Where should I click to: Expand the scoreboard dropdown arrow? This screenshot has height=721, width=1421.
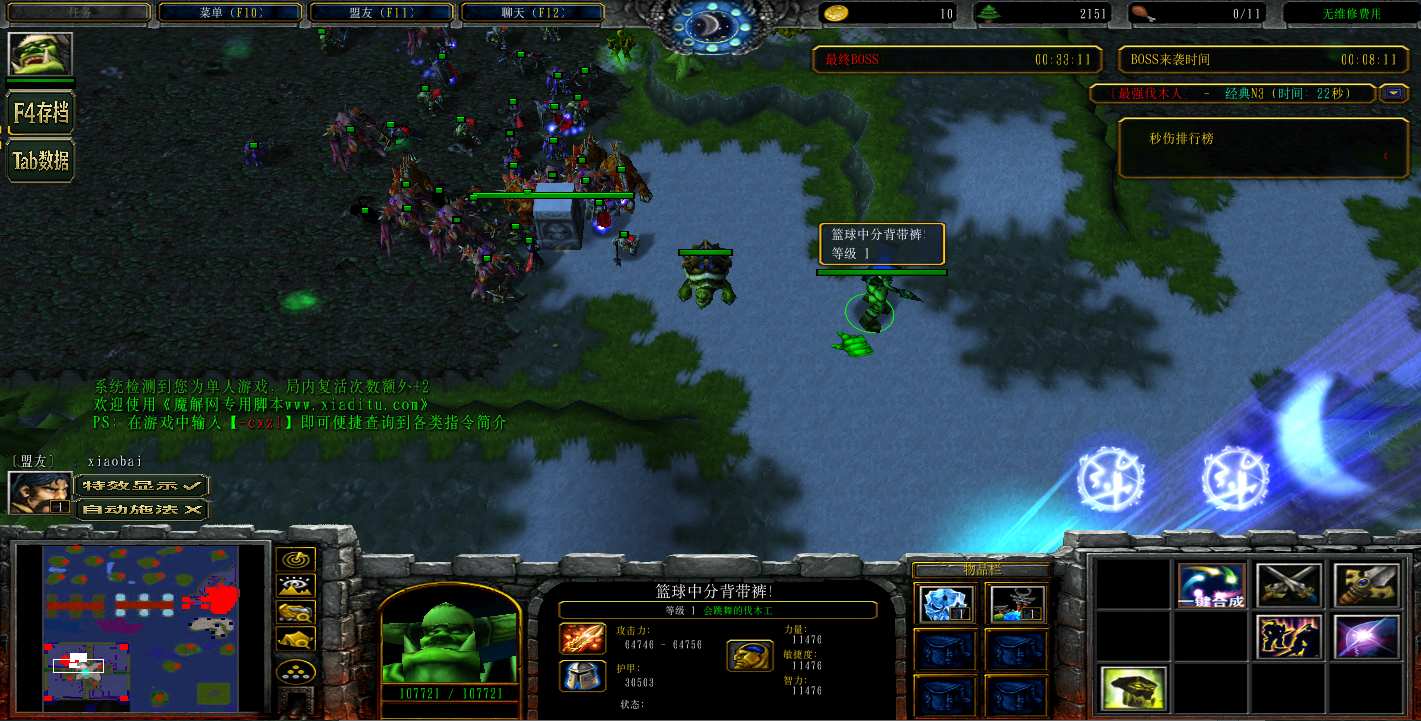pyautogui.click(x=1393, y=93)
